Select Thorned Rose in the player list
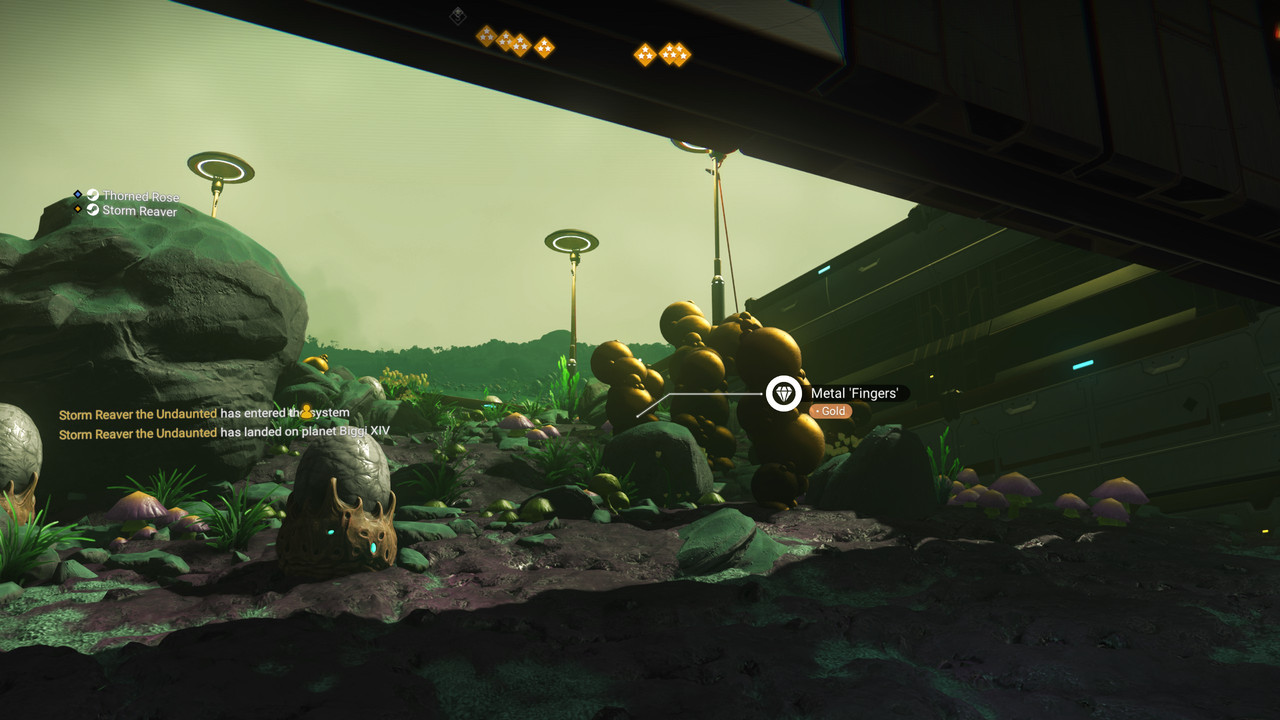Image resolution: width=1280 pixels, height=720 pixels. click(x=140, y=196)
